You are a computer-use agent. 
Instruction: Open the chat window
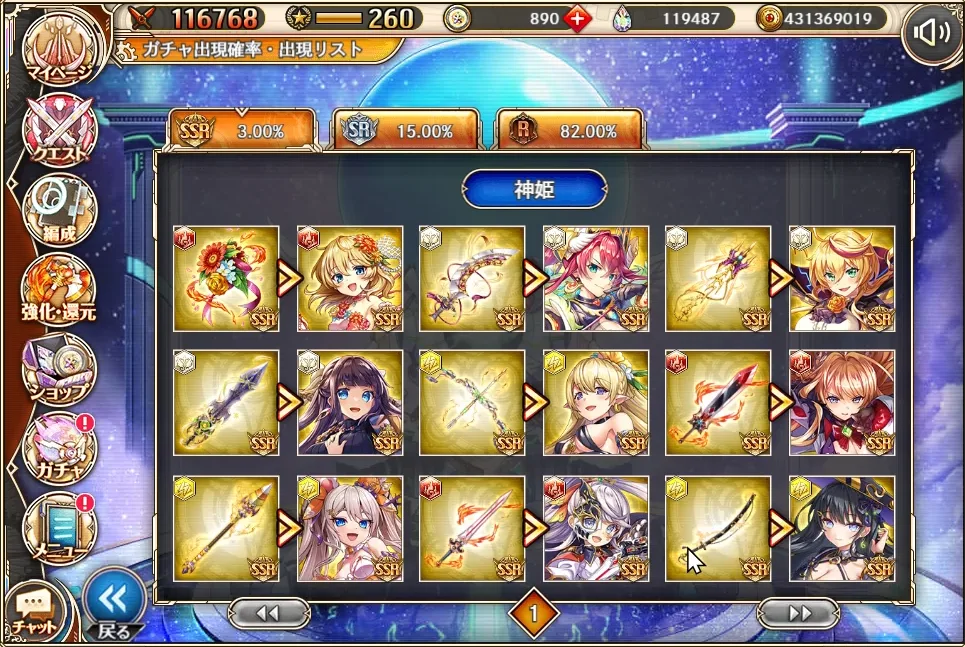(x=34, y=609)
